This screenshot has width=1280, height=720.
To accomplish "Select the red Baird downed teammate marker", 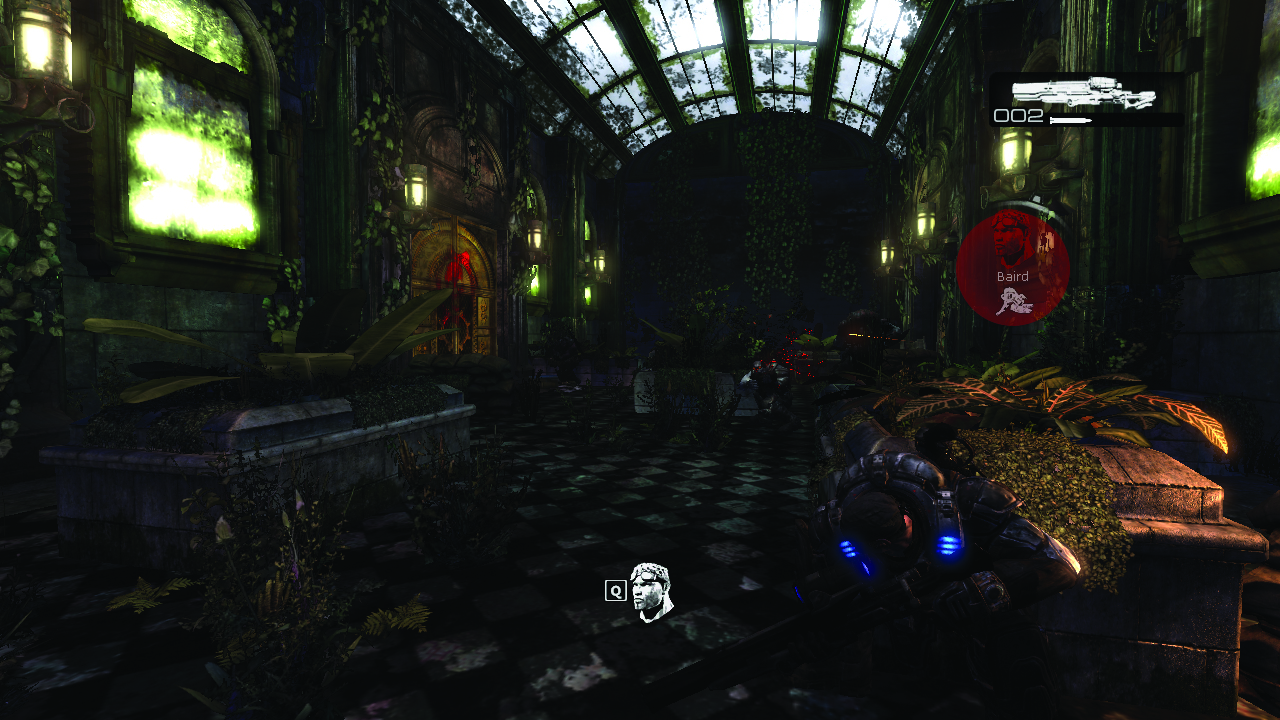I will 1012,268.
